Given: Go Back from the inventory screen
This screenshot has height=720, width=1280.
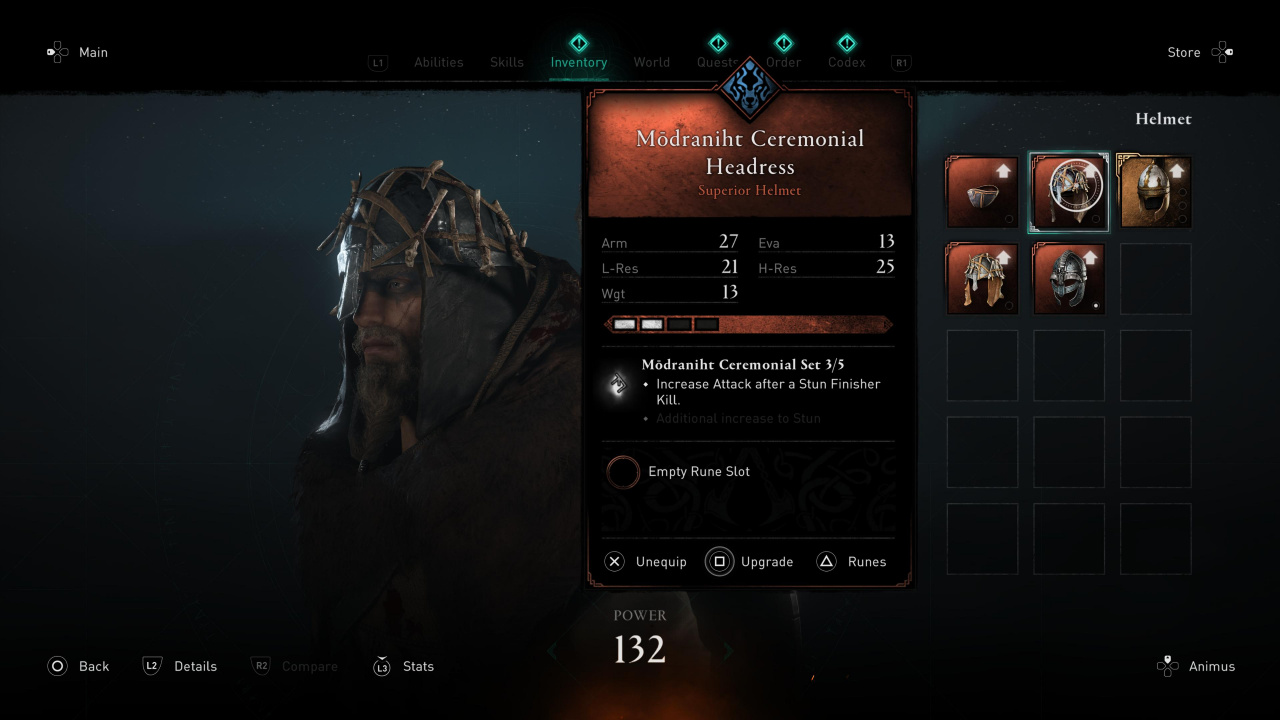Looking at the screenshot, I should (78, 666).
